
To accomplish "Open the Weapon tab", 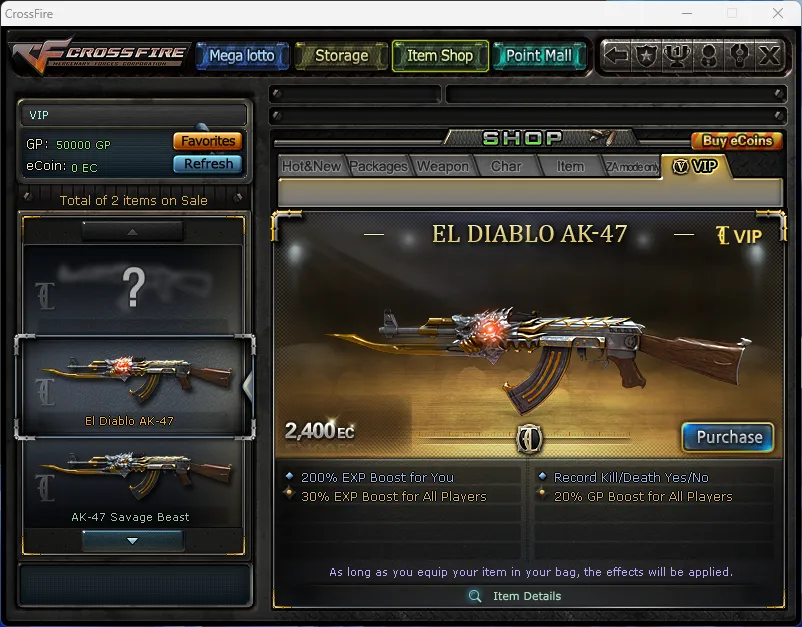I will point(442,167).
